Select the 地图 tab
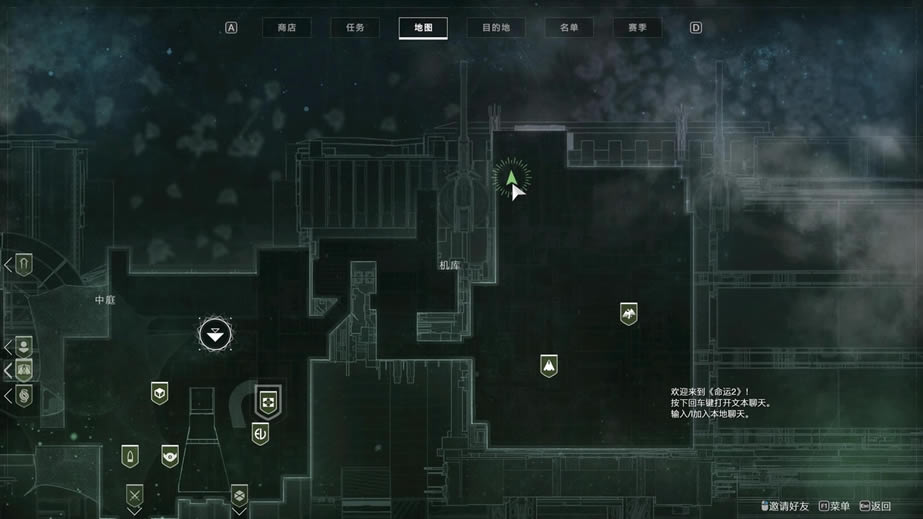The width and height of the screenshot is (923, 519). pyautogui.click(x=422, y=28)
